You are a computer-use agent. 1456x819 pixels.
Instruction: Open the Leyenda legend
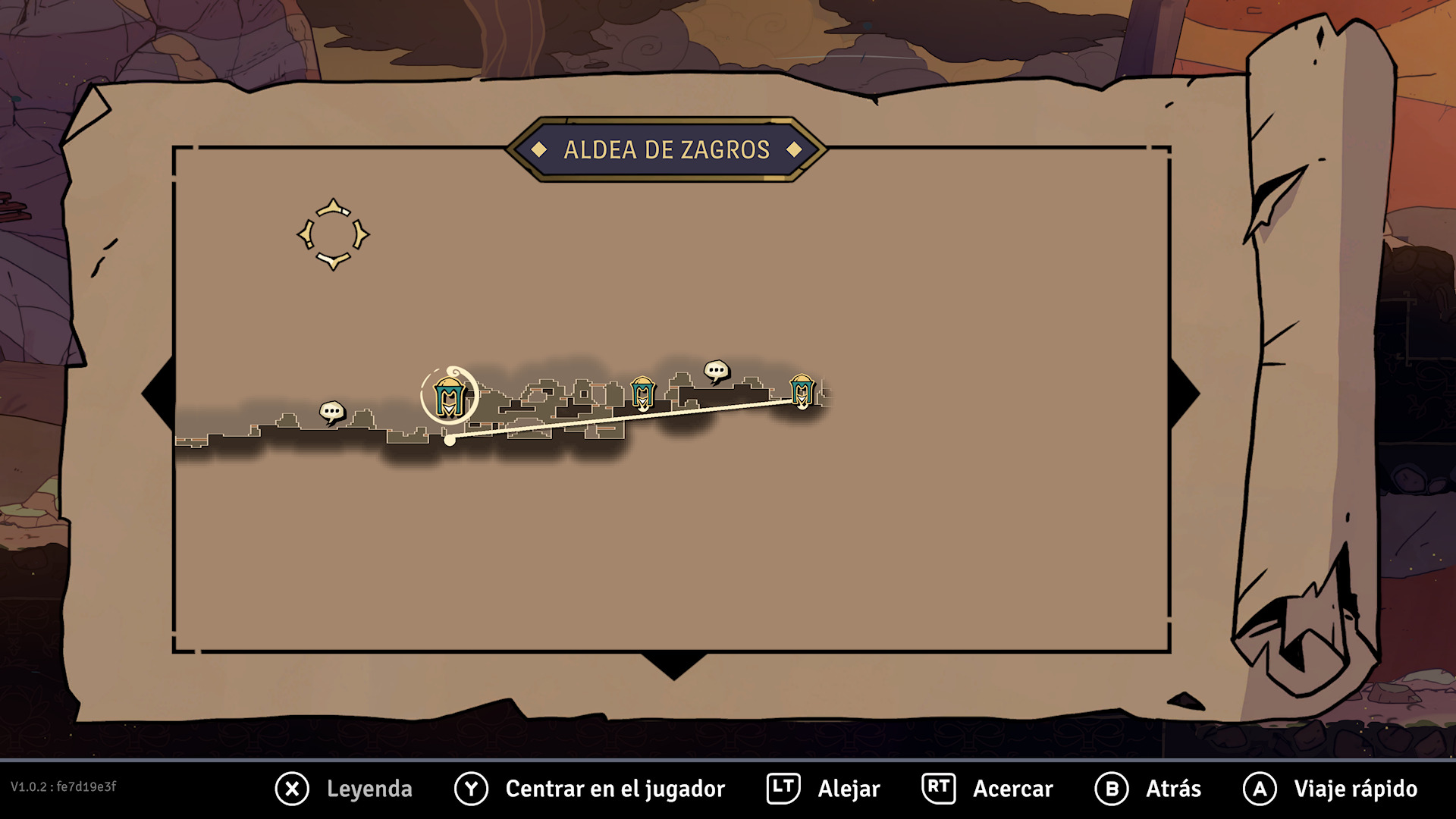pos(369,789)
